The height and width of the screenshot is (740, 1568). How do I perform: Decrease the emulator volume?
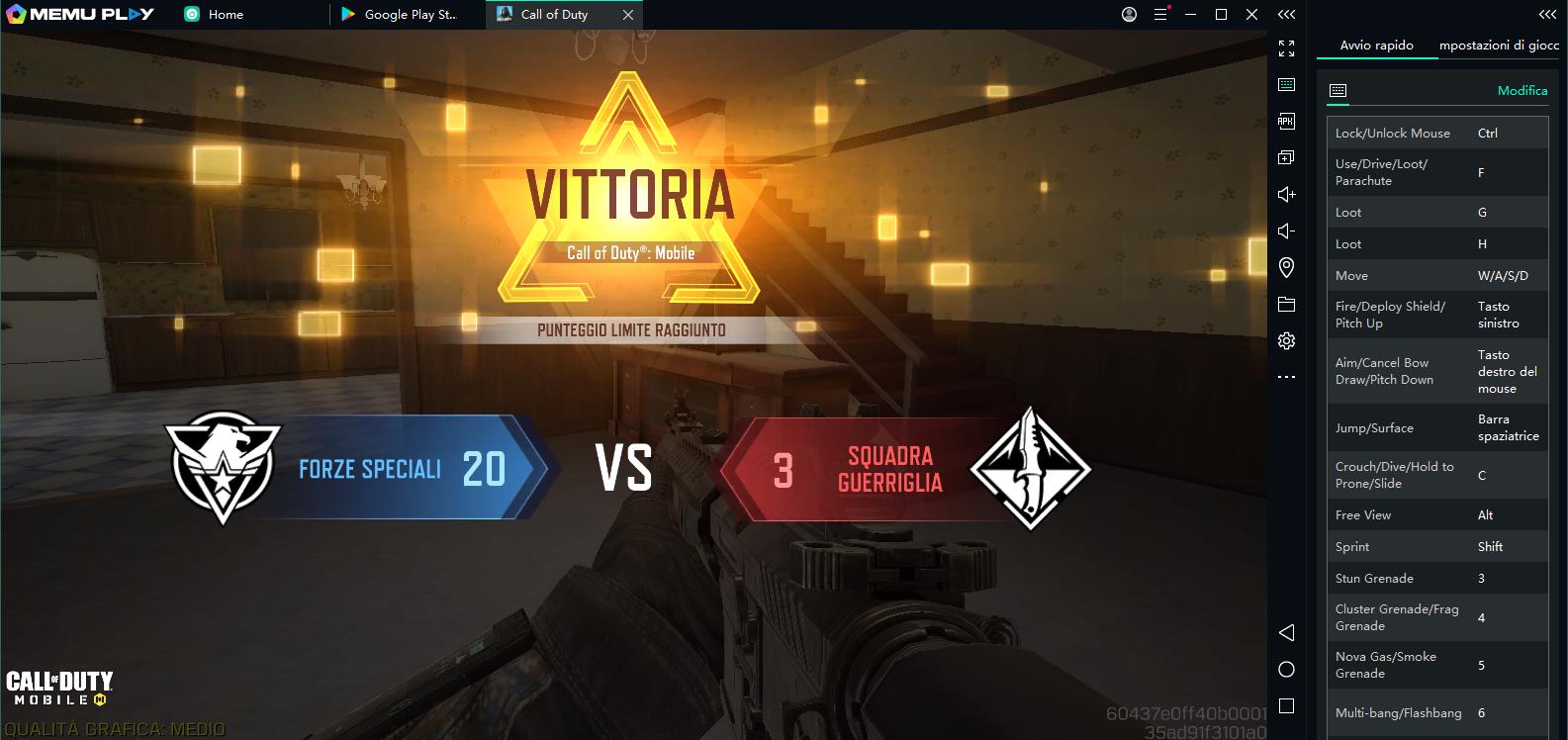coord(1286,231)
